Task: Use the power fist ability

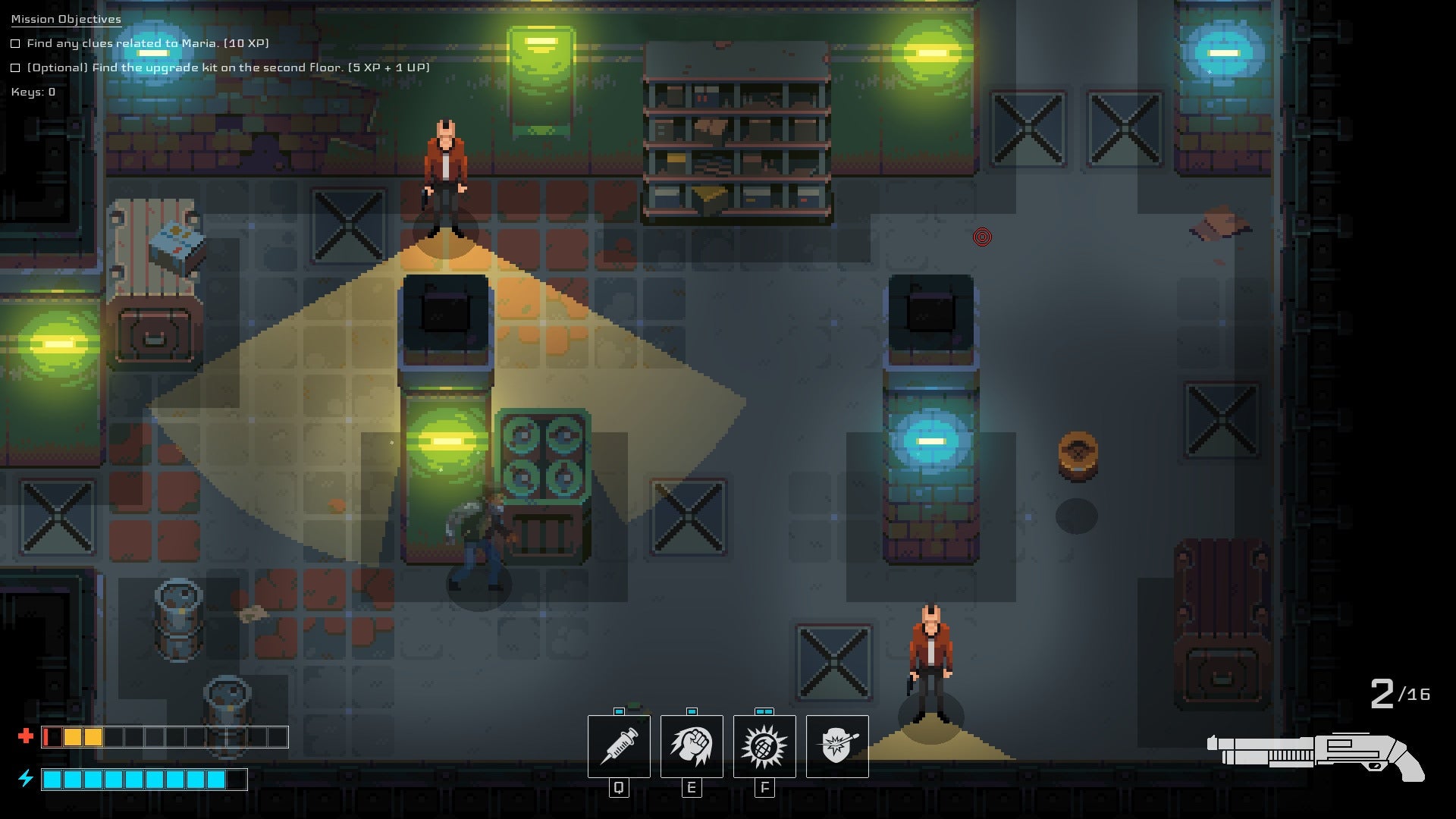Action: 692,746
